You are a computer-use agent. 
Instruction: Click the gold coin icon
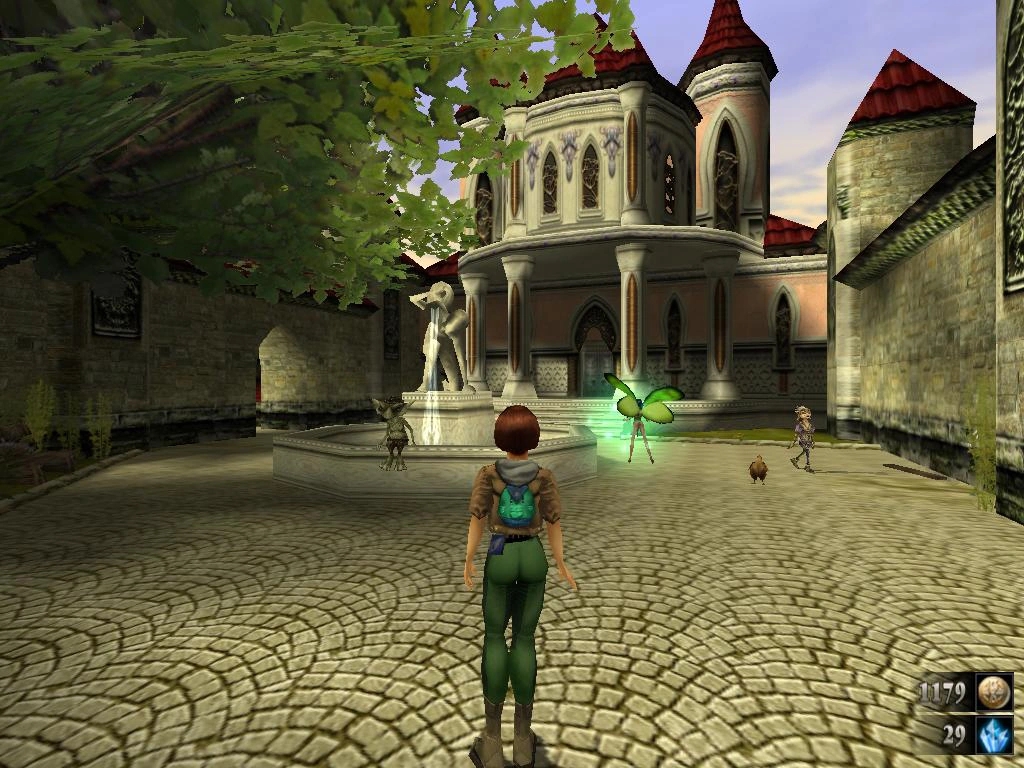click(x=994, y=692)
